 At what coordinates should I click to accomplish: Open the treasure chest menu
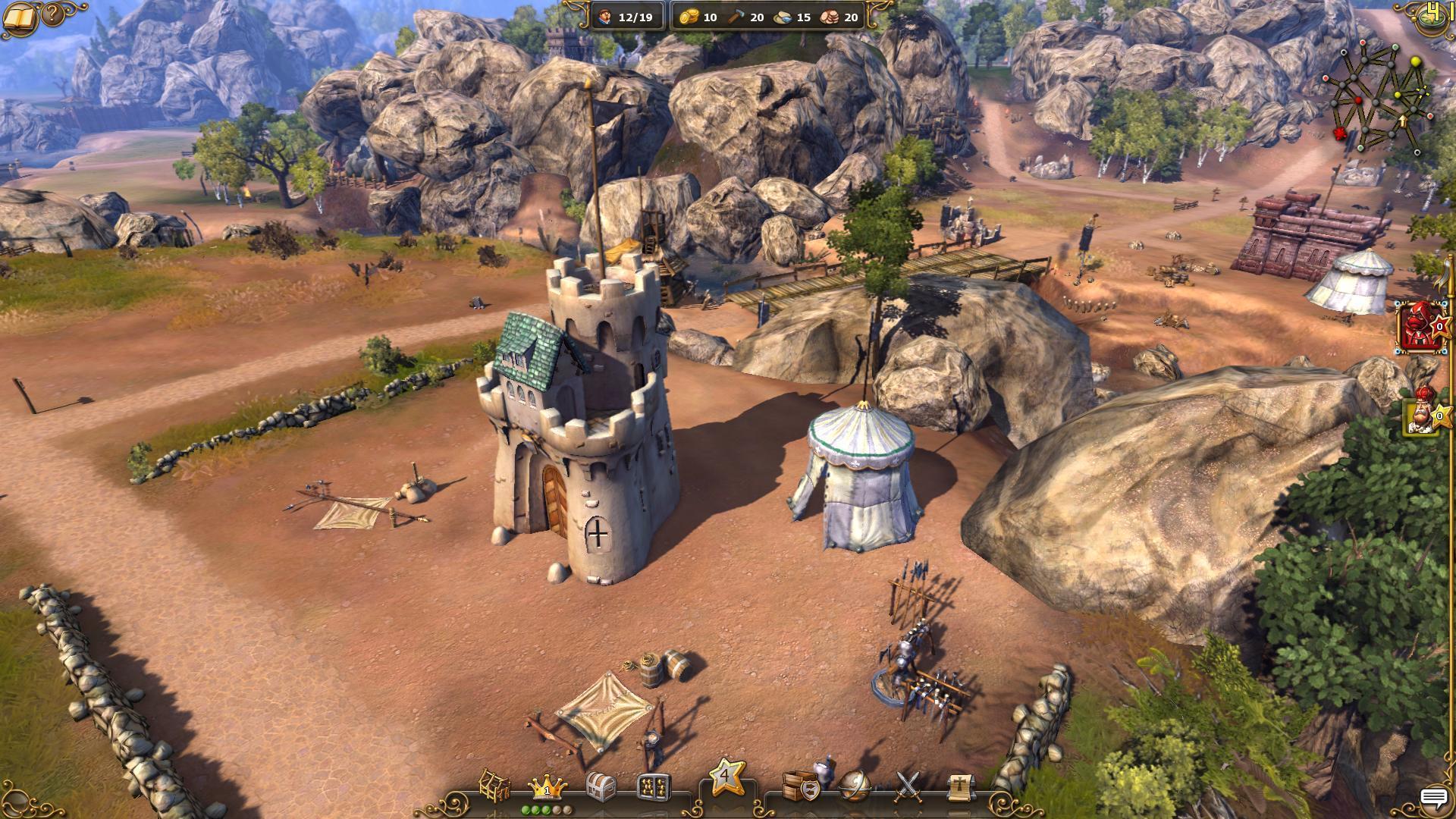coord(601,787)
